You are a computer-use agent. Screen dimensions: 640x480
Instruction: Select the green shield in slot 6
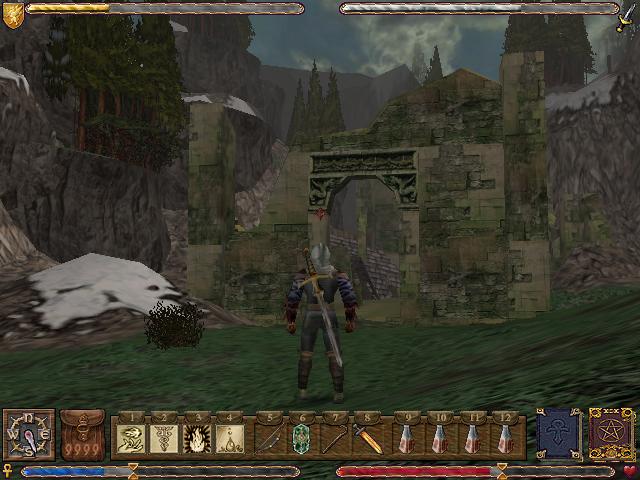pos(301,437)
